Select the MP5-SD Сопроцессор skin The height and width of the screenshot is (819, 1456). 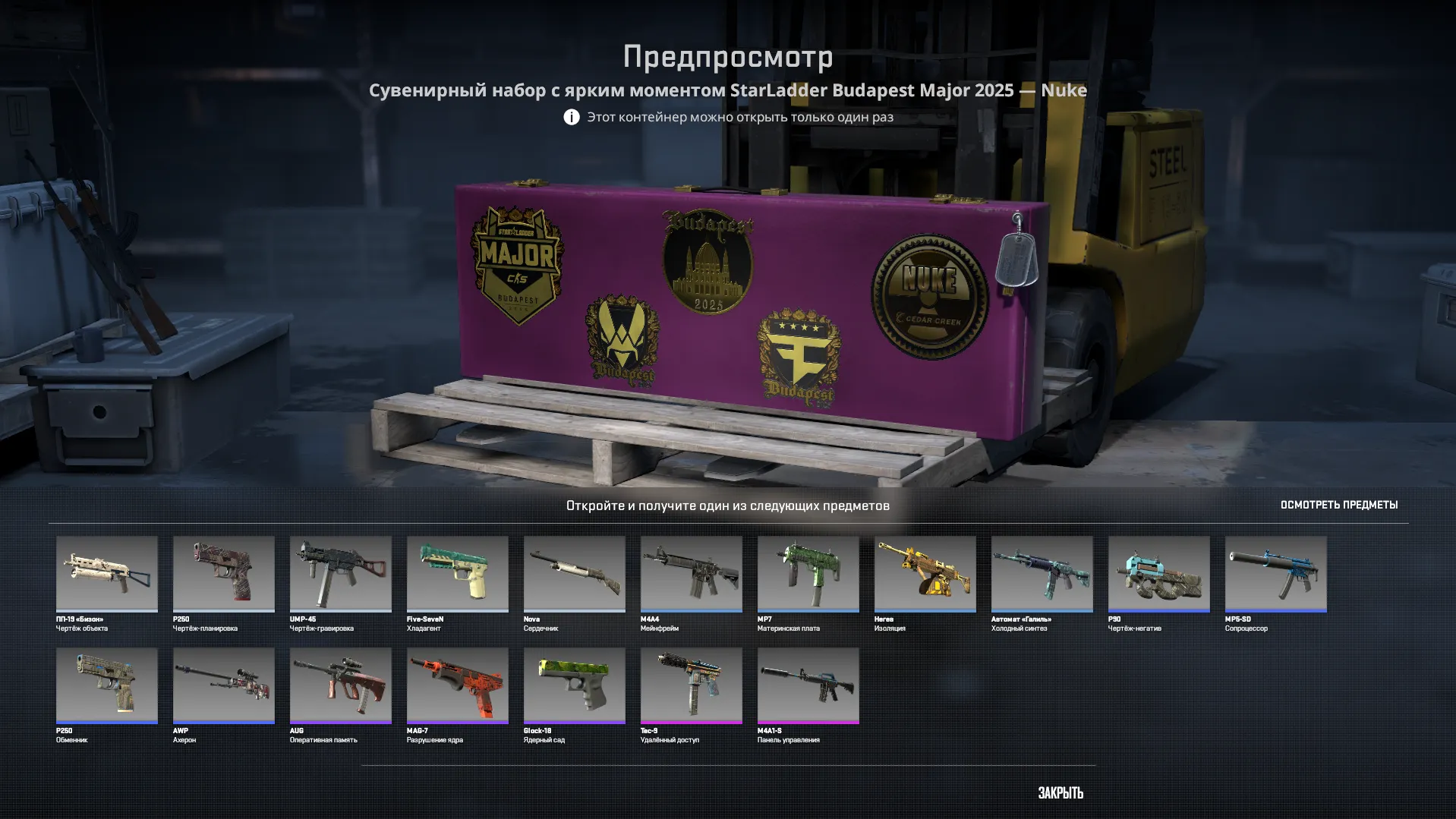pyautogui.click(x=1275, y=575)
